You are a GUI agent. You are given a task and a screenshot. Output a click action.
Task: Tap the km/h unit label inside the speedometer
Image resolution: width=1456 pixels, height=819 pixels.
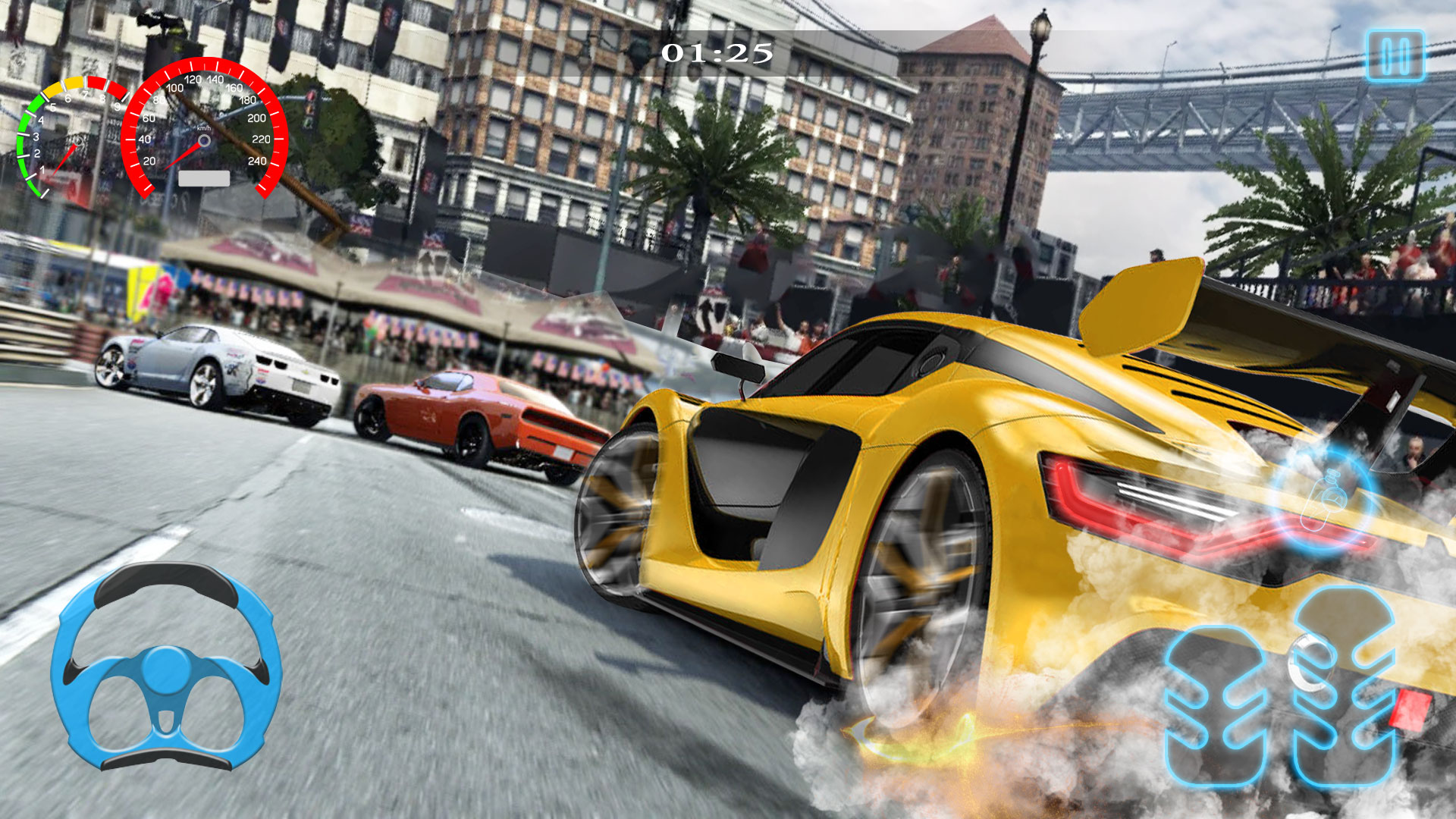203,127
